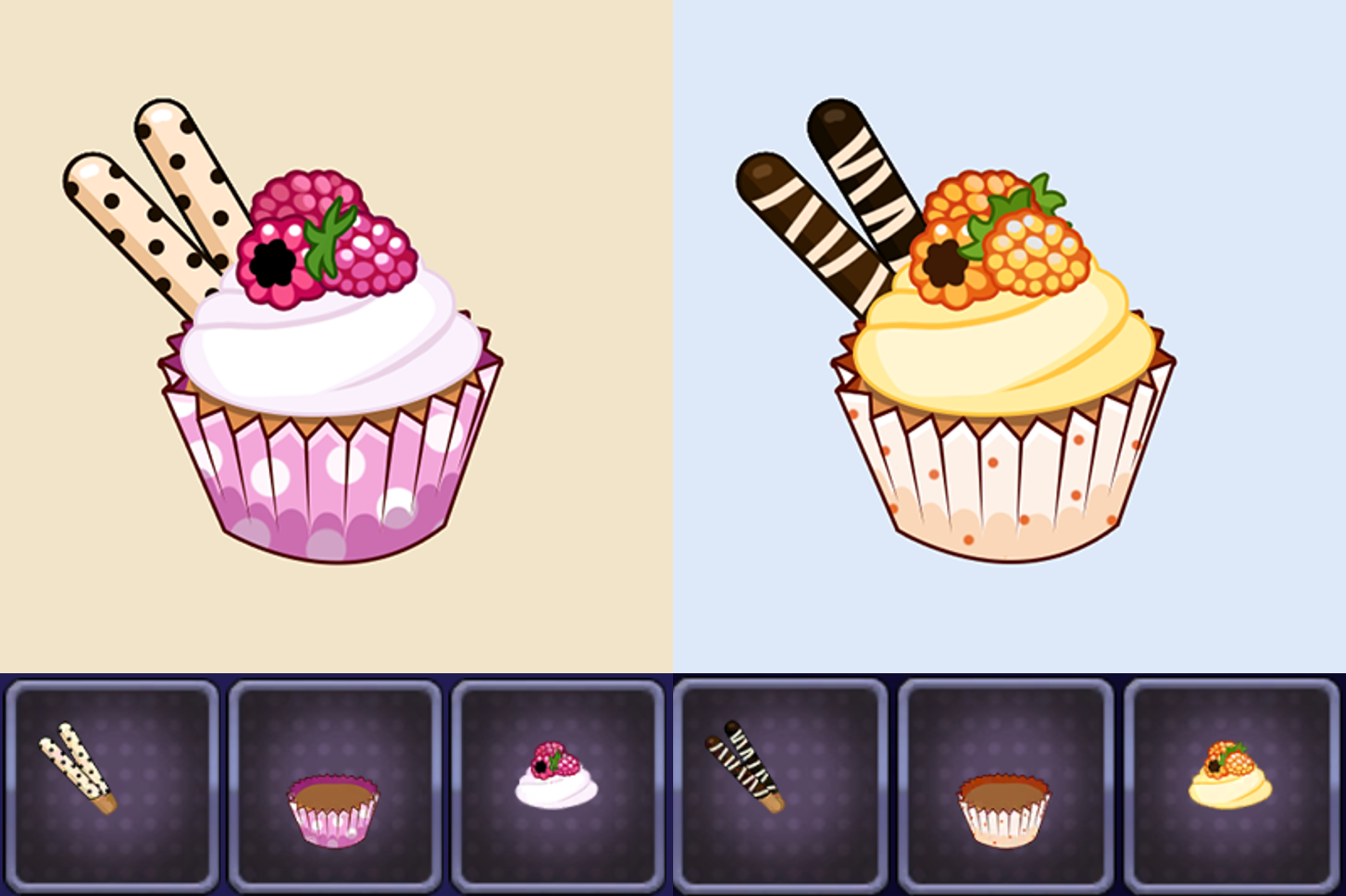Image resolution: width=1346 pixels, height=896 pixels.
Task: Pick the orange berry yellow frosting slot
Action: (x=1231, y=785)
